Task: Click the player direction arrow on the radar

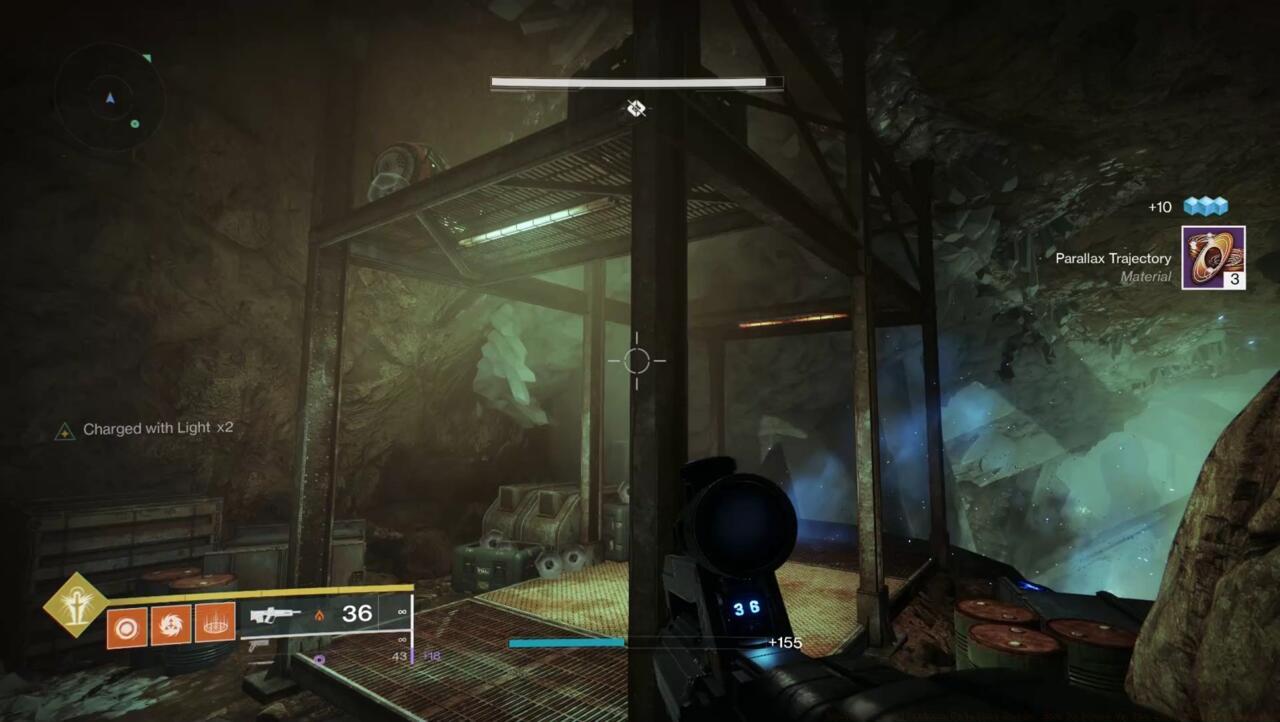Action: [108, 100]
